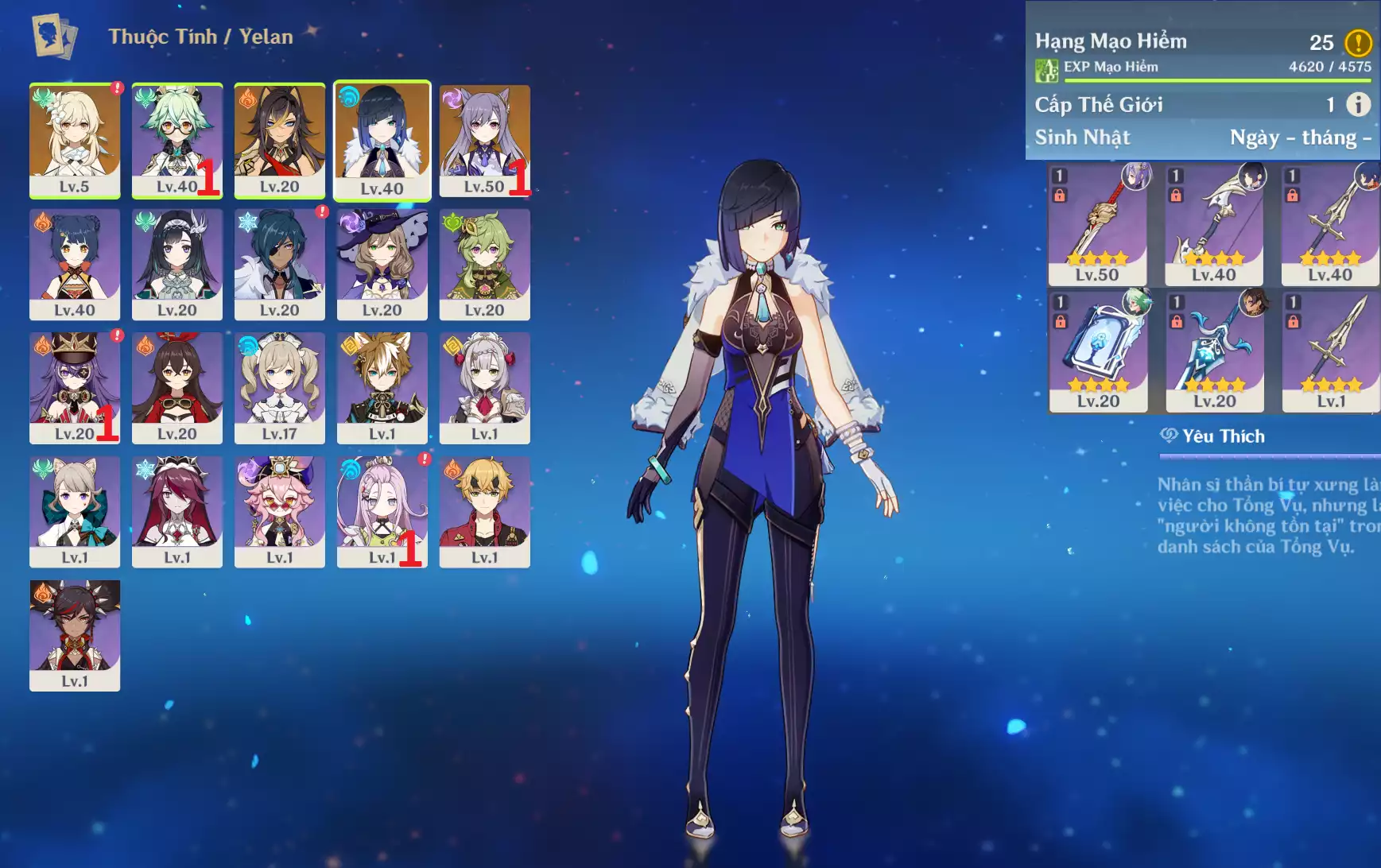Open the Lv.50 sword weapon card
Screen dimensions: 1381x868
click(x=1097, y=224)
